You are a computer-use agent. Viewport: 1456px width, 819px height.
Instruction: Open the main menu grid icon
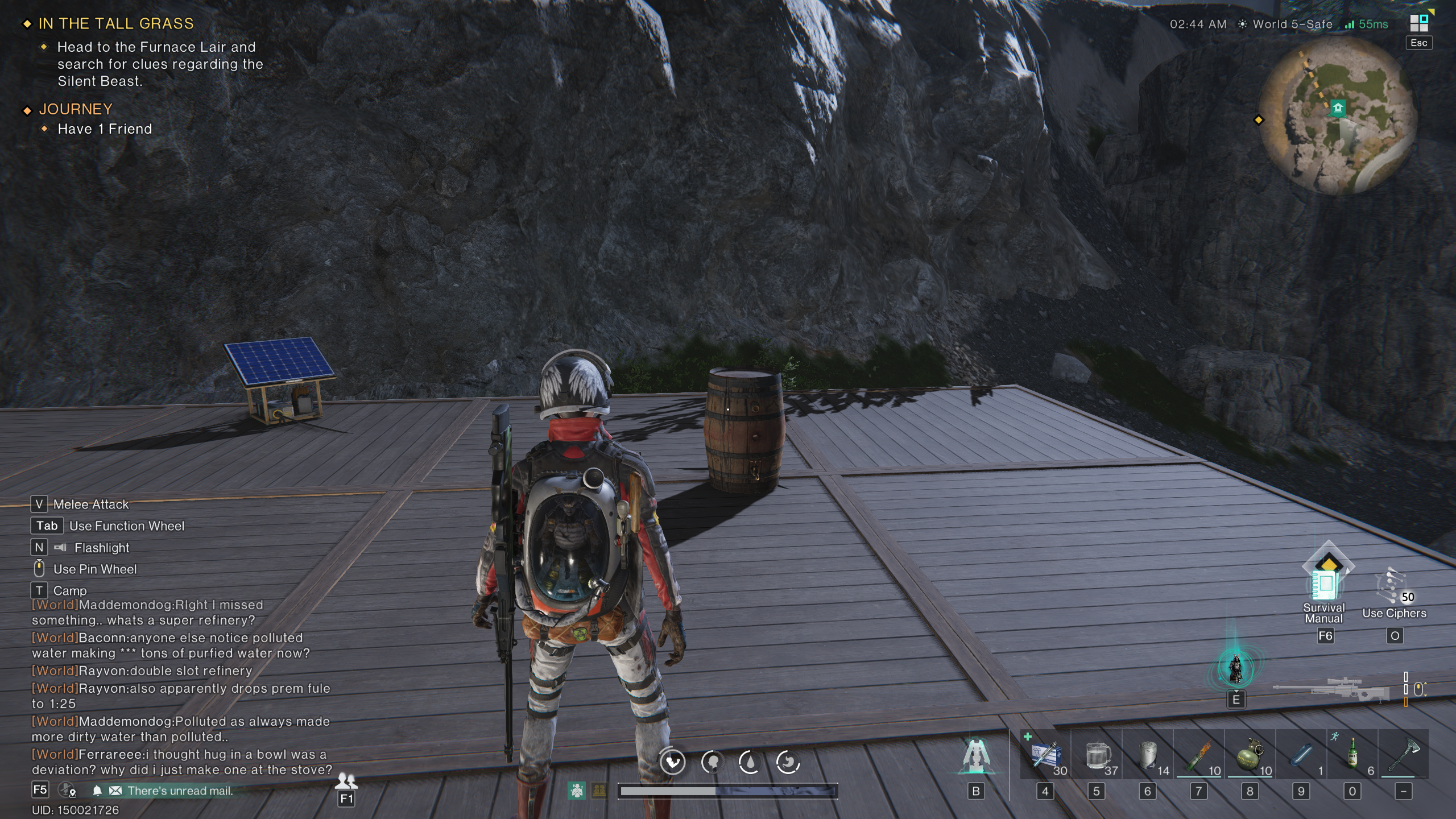coord(1418,23)
